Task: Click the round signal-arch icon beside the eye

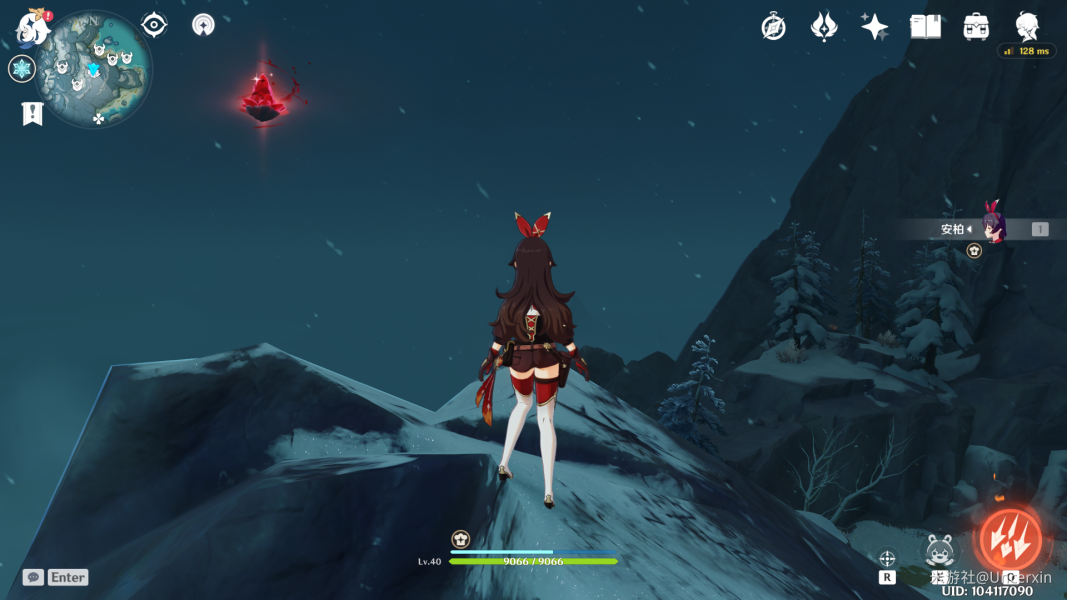Action: (203, 25)
